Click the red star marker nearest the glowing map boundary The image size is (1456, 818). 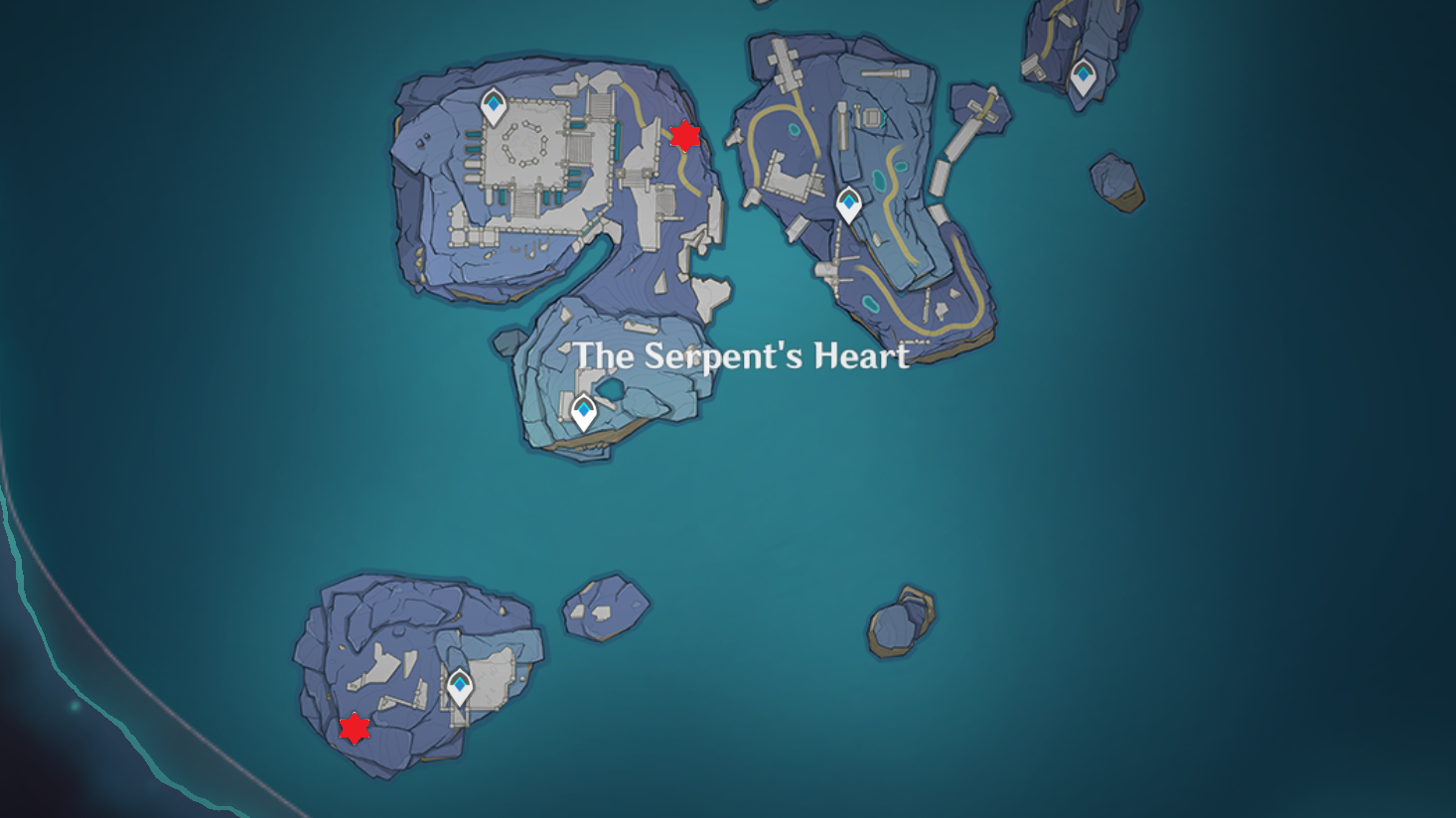point(355,729)
